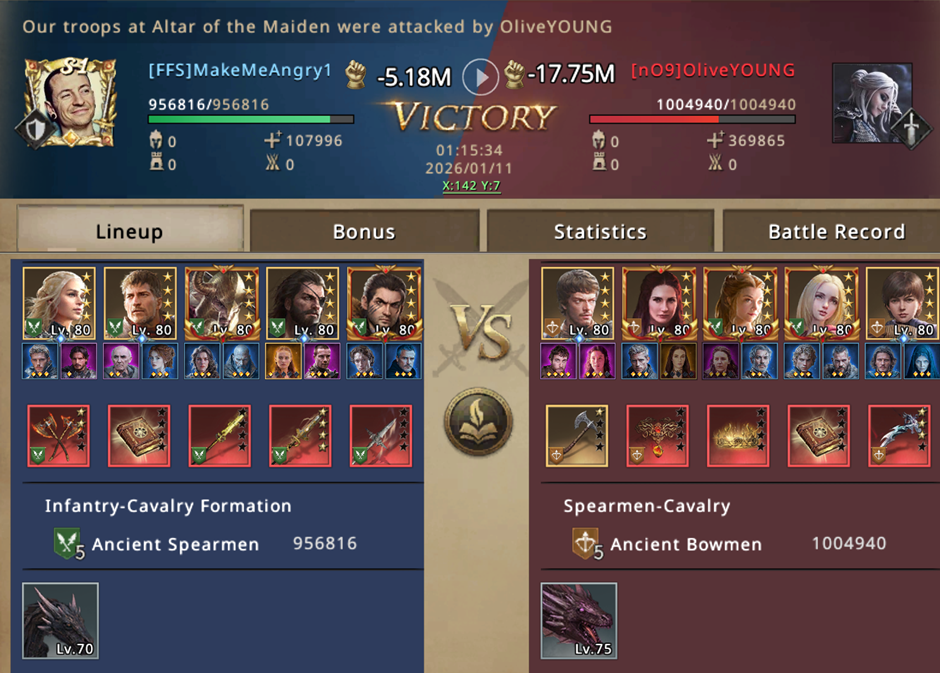Viewport: 940px width, 673px height.
Task: Inspect the golden crown gear item
Action: point(738,435)
